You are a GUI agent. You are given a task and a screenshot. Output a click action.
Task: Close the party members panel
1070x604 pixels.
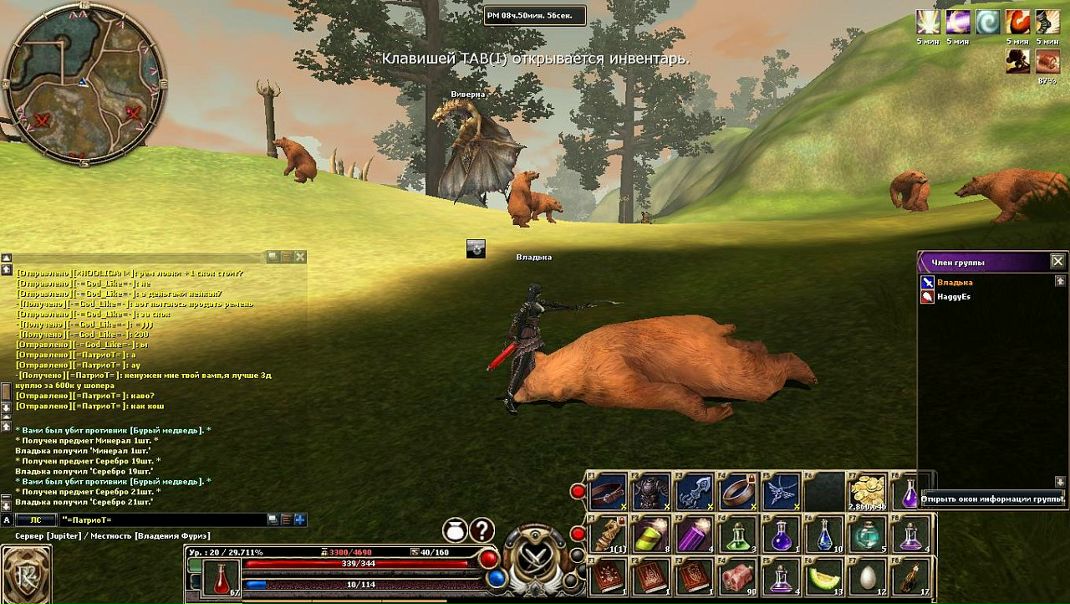click(1057, 261)
